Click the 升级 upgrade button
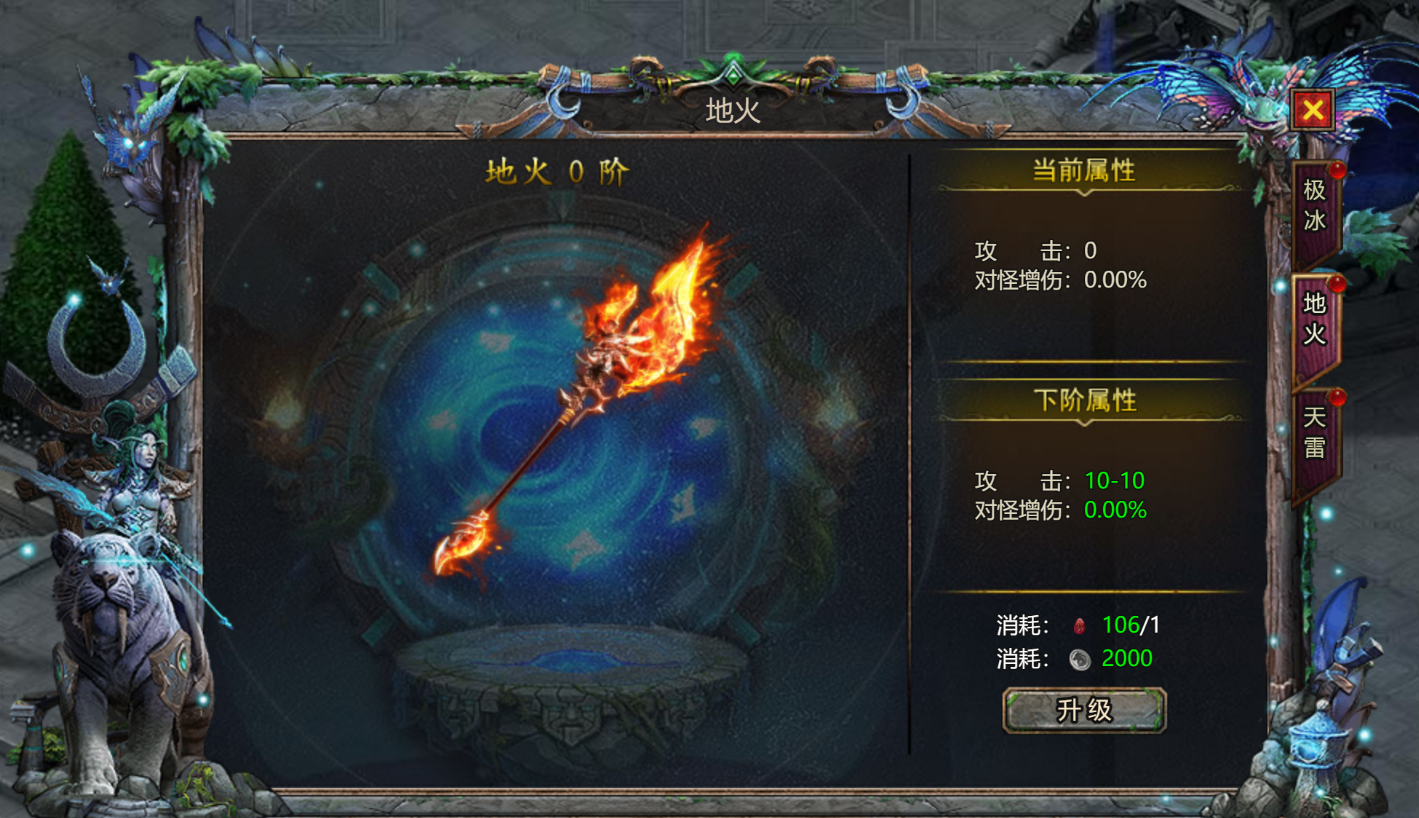The image size is (1419, 818). (1084, 710)
